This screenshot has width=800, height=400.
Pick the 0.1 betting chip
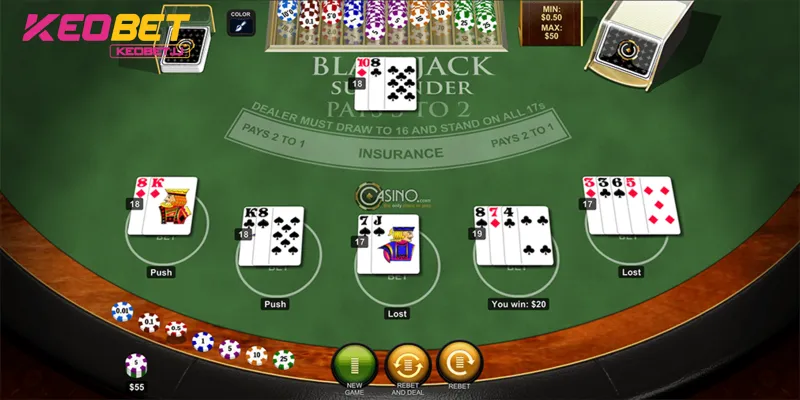click(149, 322)
